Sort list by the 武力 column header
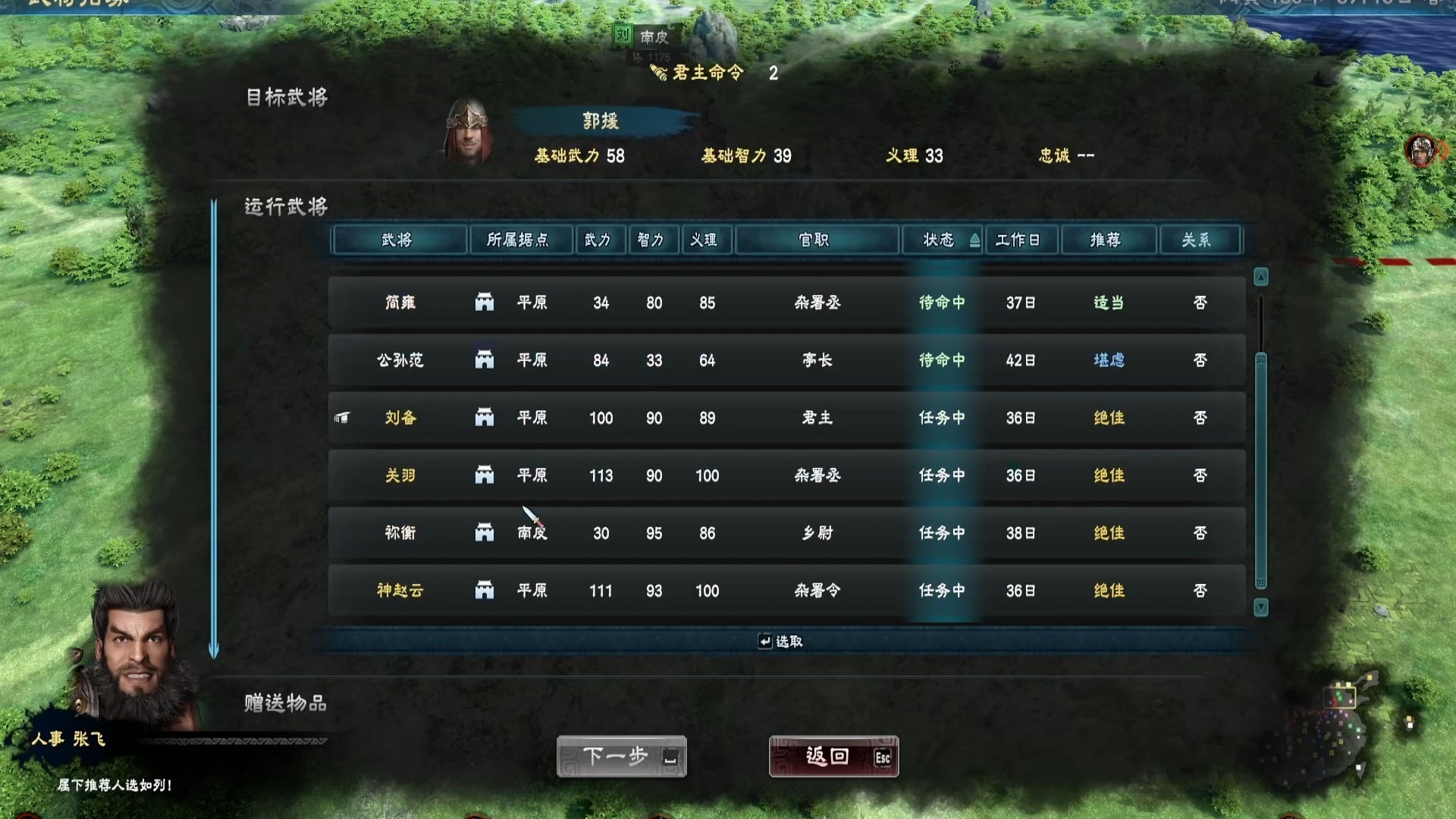The image size is (1456, 819). tap(601, 240)
